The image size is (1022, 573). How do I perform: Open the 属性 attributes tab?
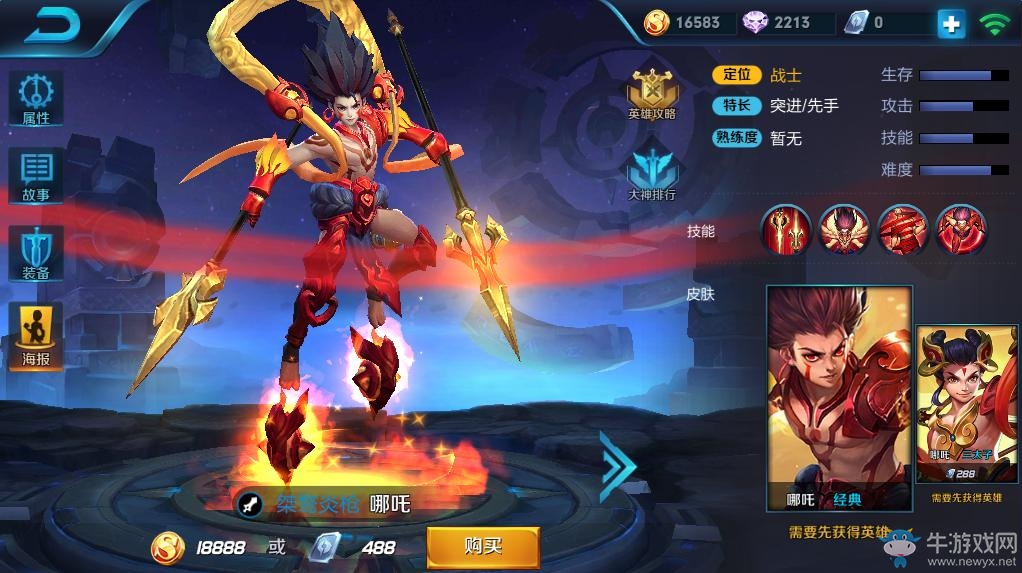click(36, 100)
